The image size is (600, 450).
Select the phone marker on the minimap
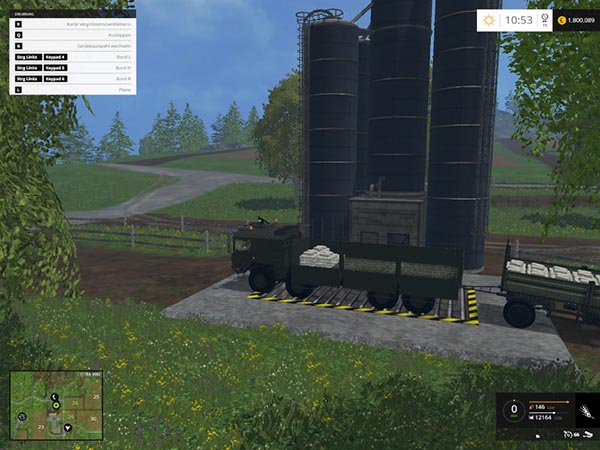point(54,397)
